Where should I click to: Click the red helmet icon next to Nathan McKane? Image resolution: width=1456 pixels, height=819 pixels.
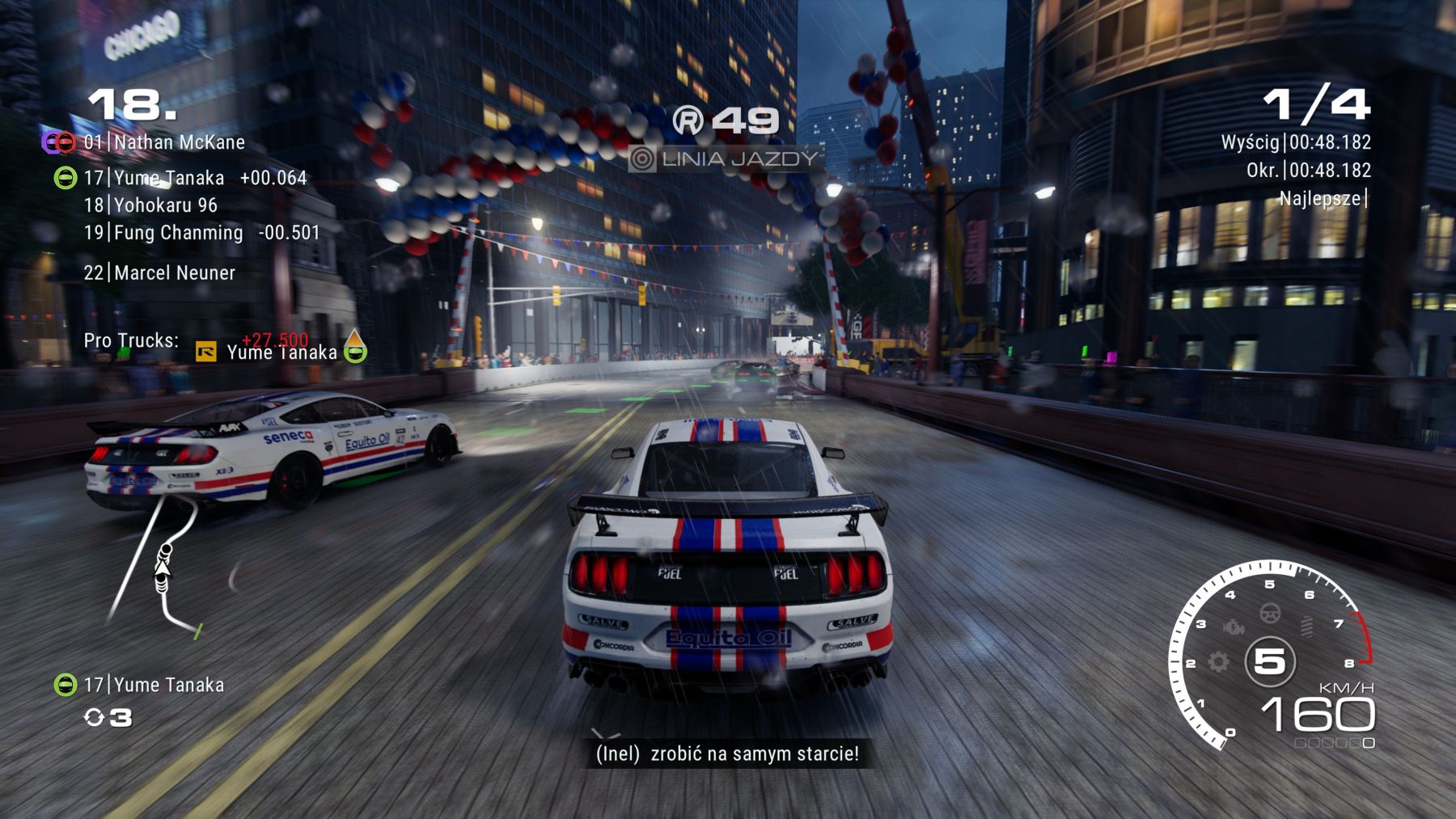coord(66,142)
